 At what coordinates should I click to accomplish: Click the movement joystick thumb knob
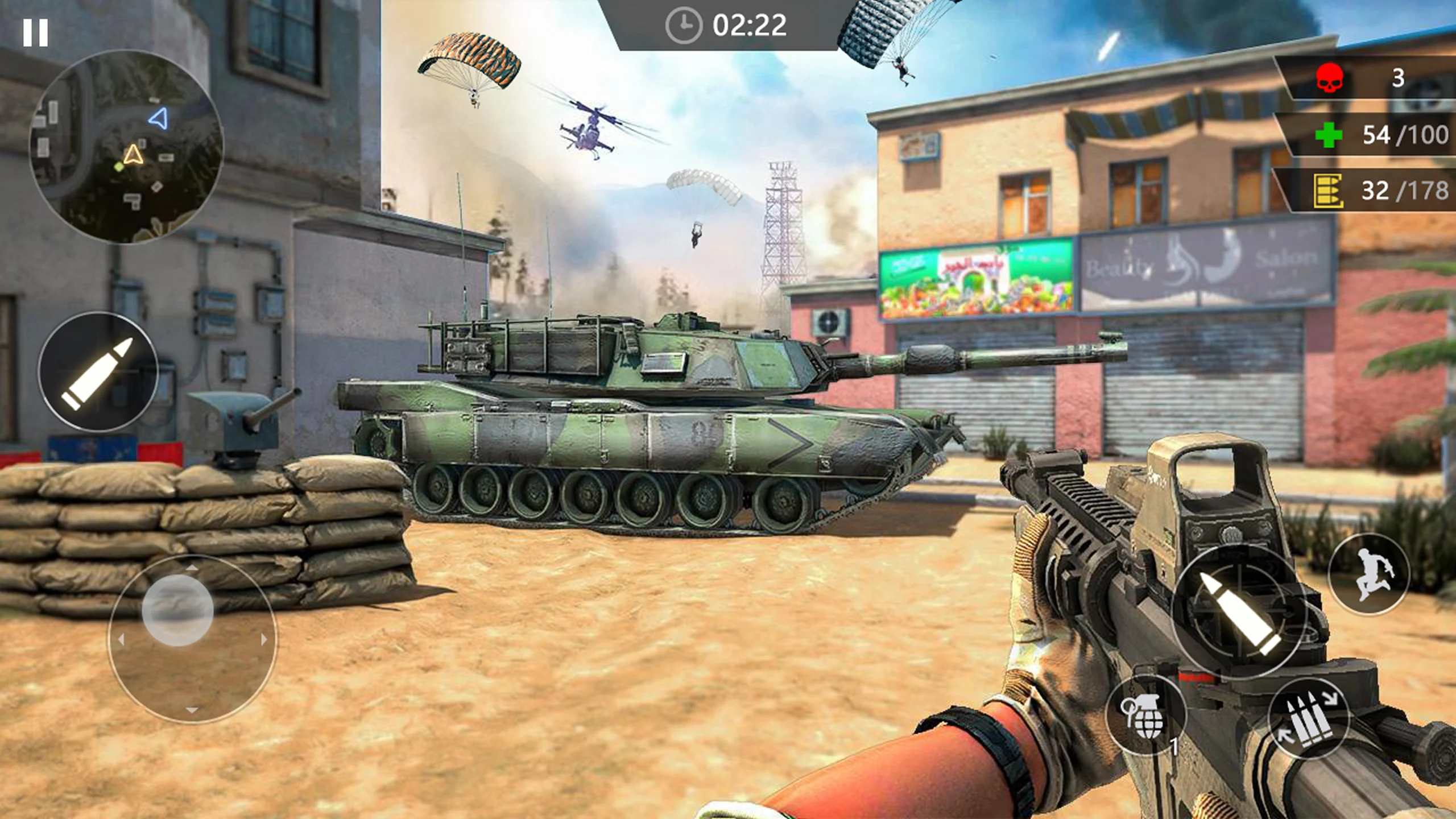click(177, 610)
